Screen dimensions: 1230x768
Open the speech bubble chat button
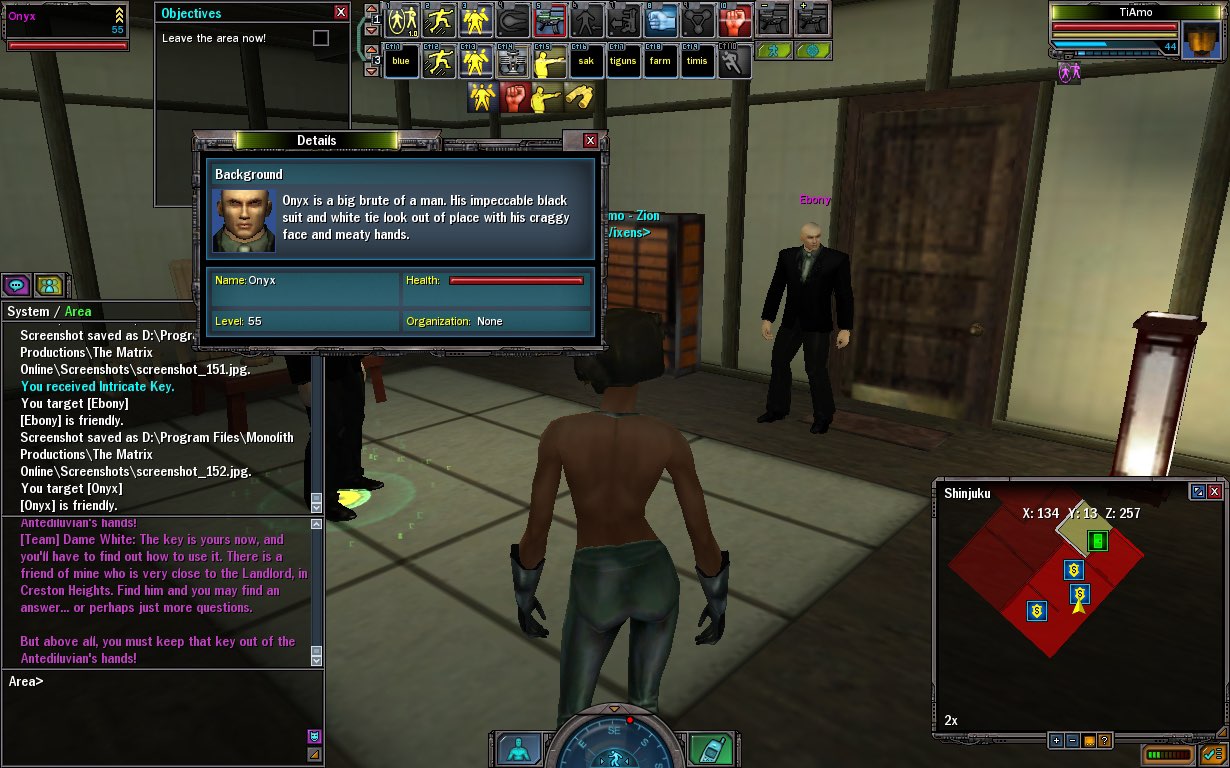[x=16, y=285]
